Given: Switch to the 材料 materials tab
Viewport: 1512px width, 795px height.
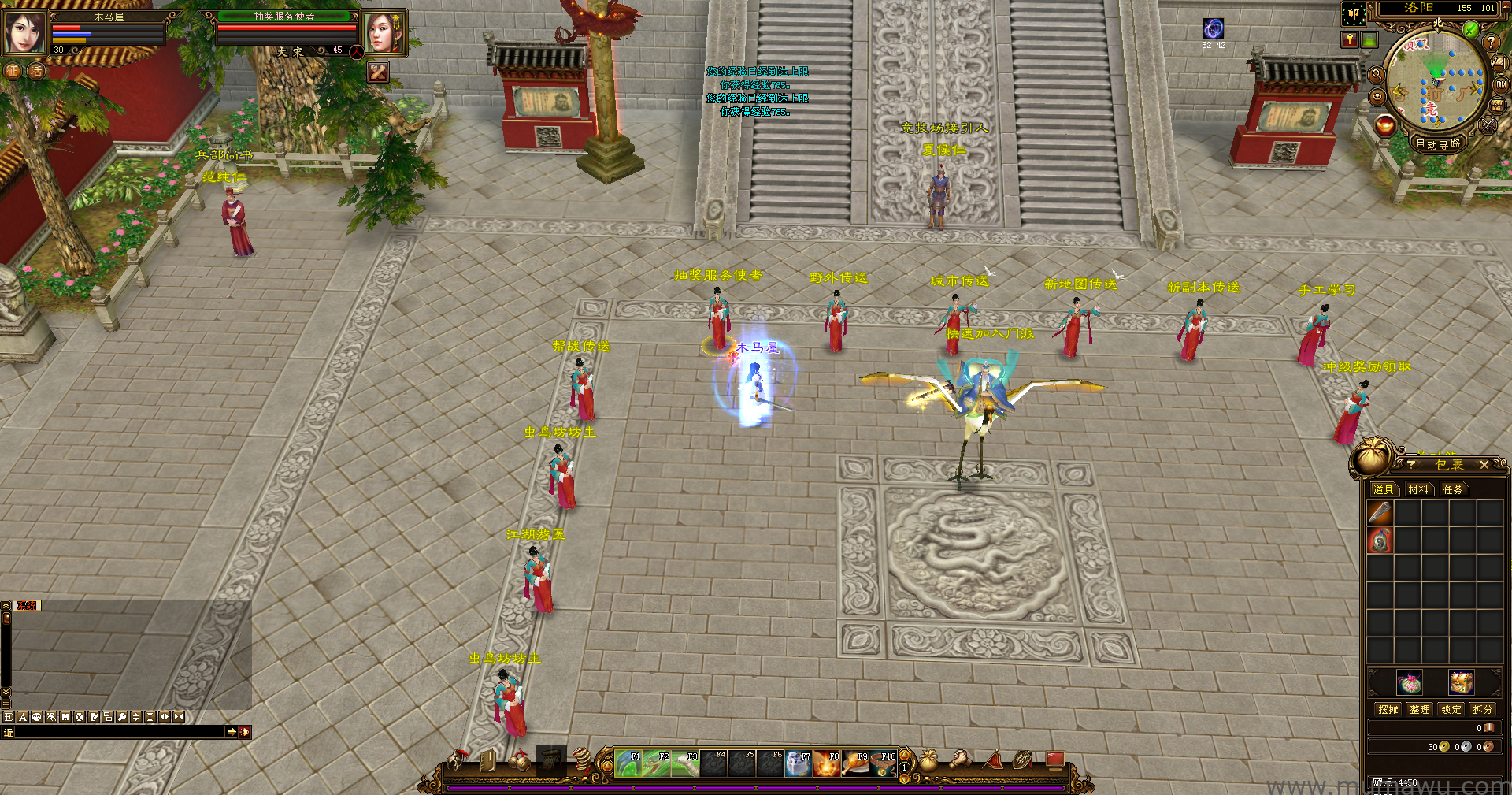Looking at the screenshot, I should 1418,489.
